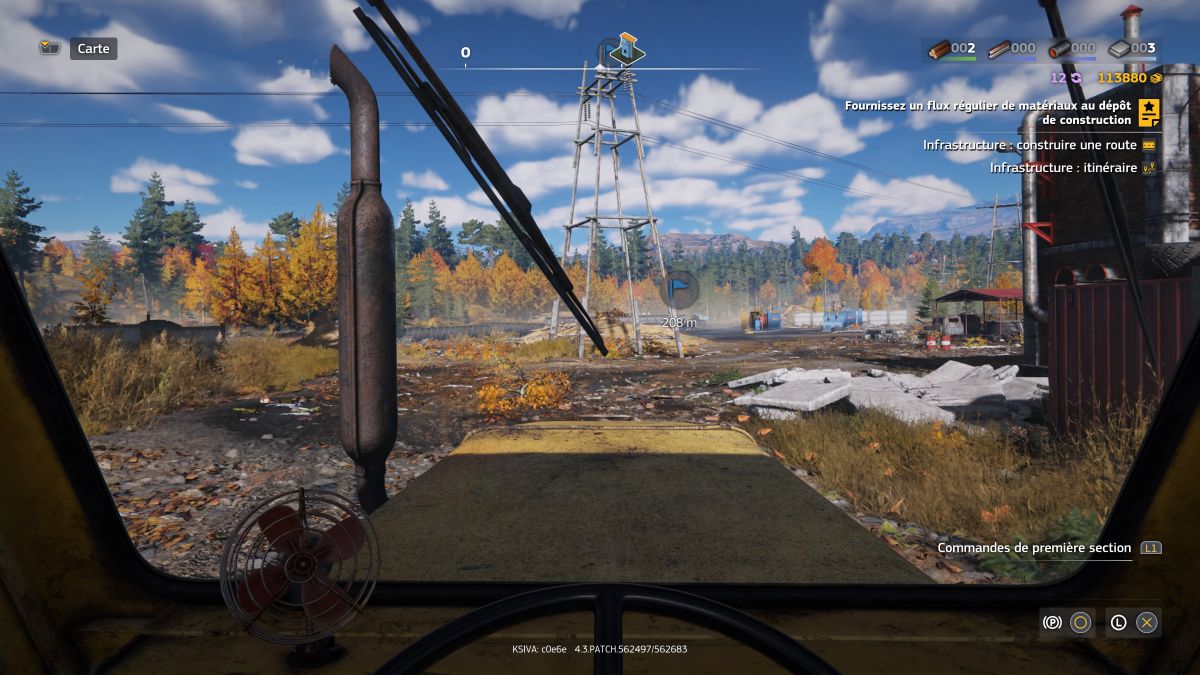Click the wooden logs resource icon
This screenshot has width=1200, height=675.
tap(938, 48)
